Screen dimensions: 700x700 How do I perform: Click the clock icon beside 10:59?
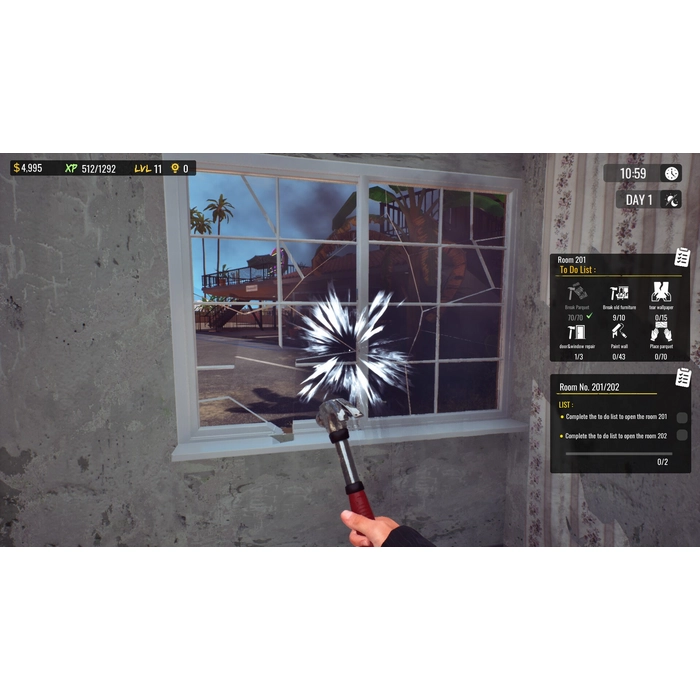click(x=671, y=173)
